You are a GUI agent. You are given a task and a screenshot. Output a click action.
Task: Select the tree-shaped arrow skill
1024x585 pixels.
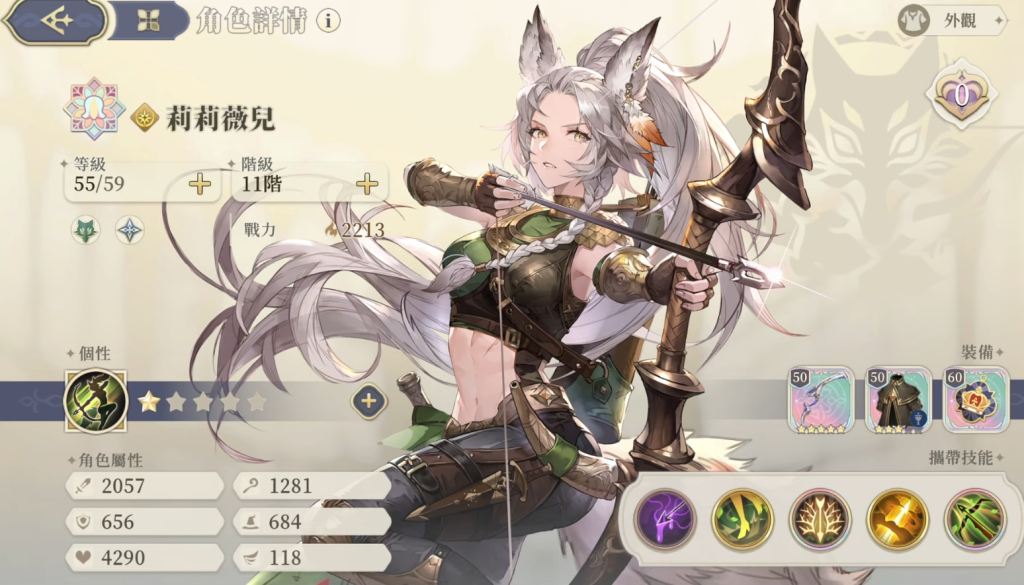click(x=820, y=518)
